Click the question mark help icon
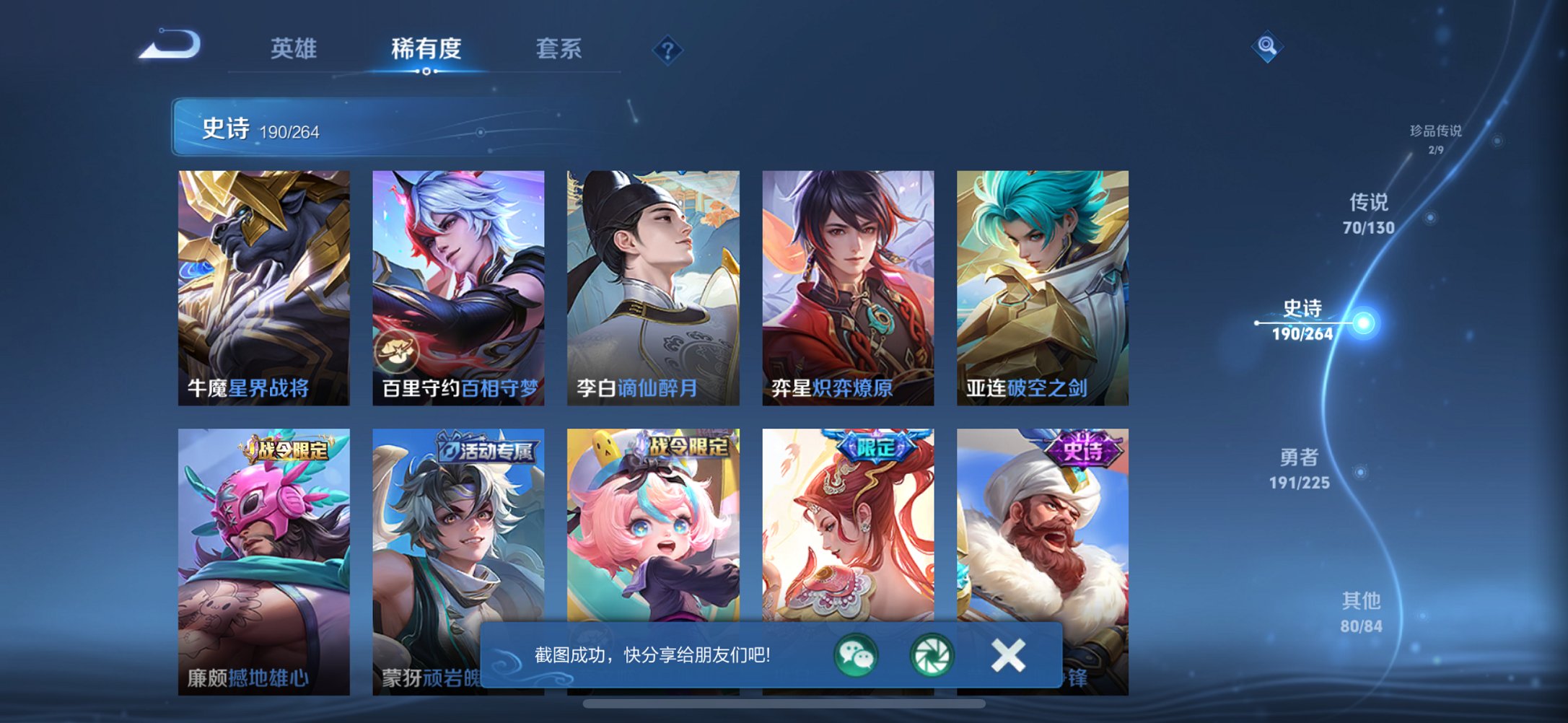This screenshot has height=723, width=1568. pyautogui.click(x=667, y=49)
